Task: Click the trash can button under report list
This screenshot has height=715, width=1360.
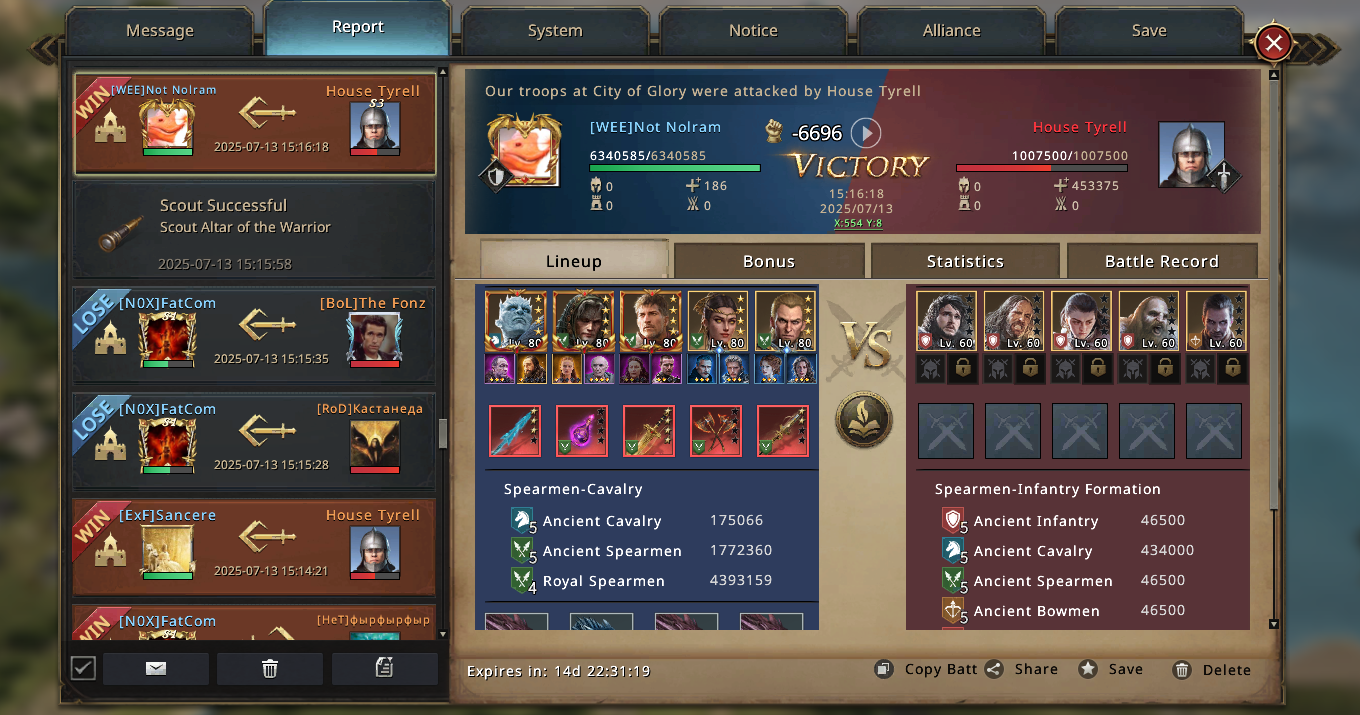Action: [270, 669]
